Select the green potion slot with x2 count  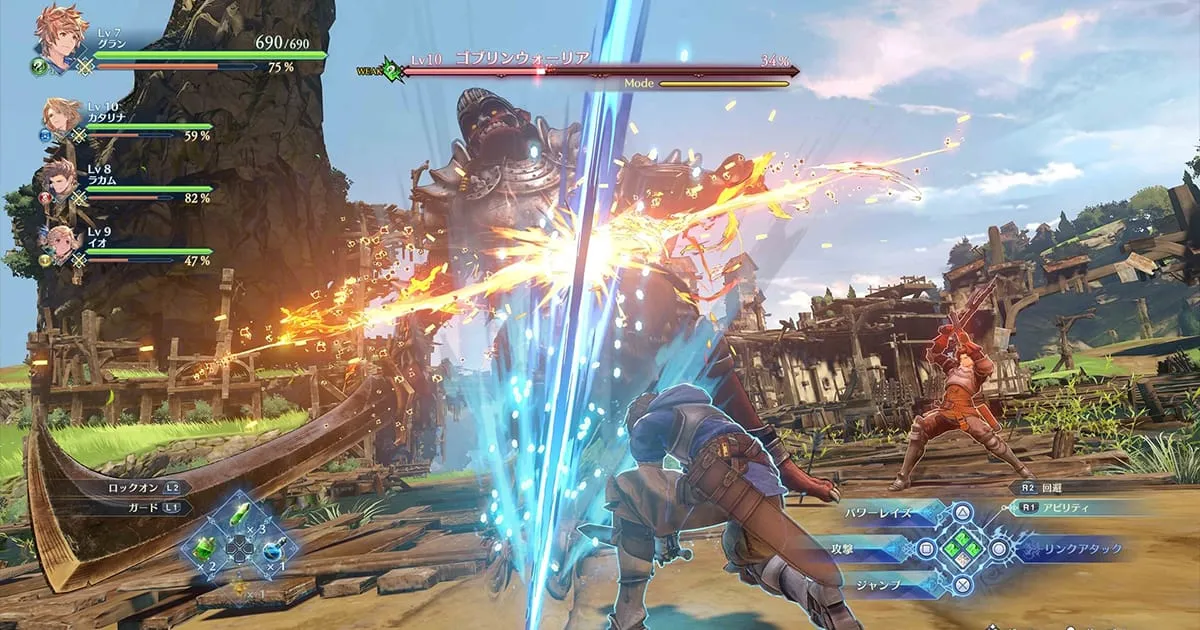(206, 548)
